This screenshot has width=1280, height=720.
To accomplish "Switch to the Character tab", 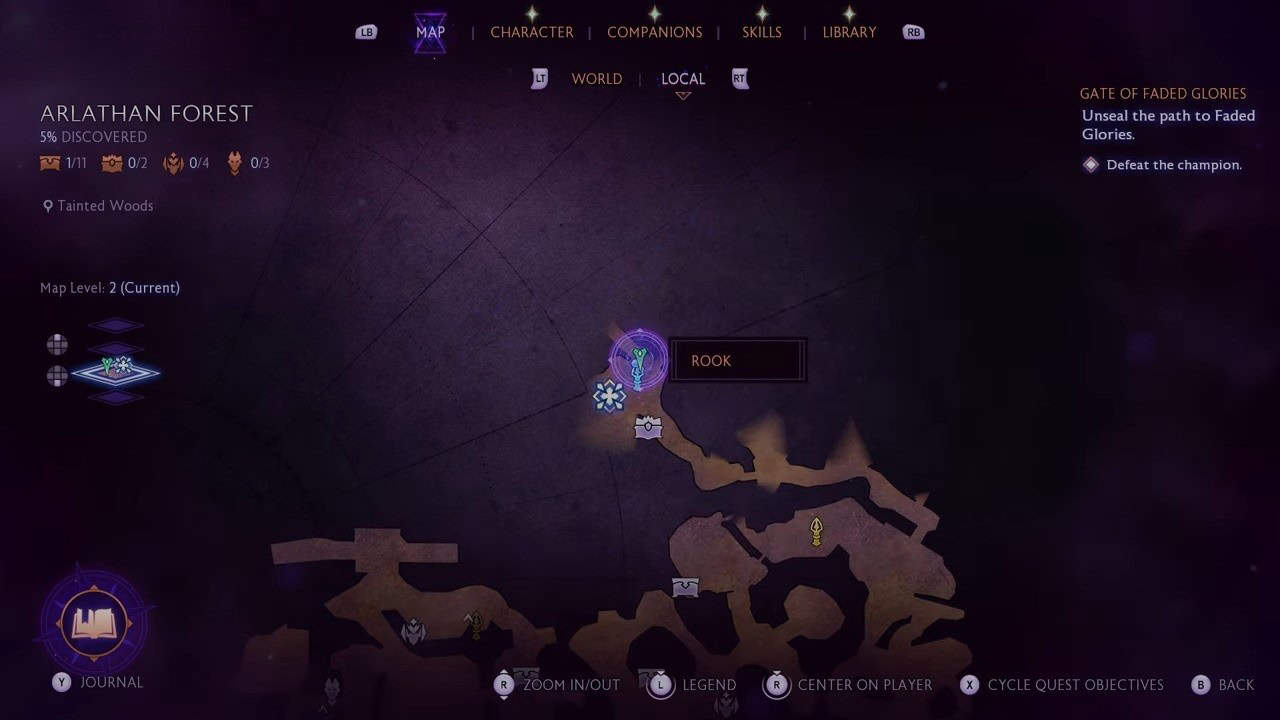I will tap(531, 32).
